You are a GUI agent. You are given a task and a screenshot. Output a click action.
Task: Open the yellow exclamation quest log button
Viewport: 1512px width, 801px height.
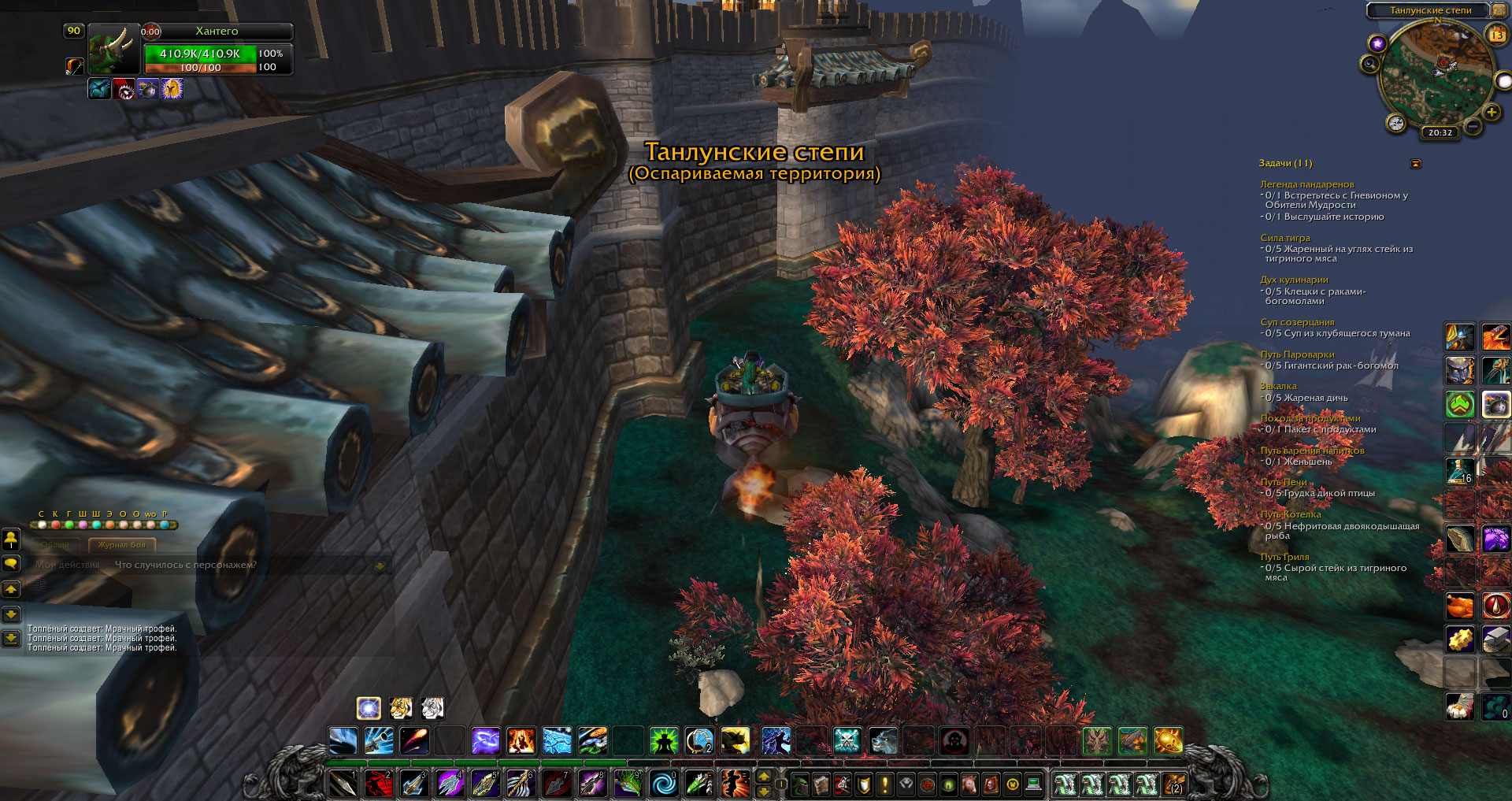point(884,784)
